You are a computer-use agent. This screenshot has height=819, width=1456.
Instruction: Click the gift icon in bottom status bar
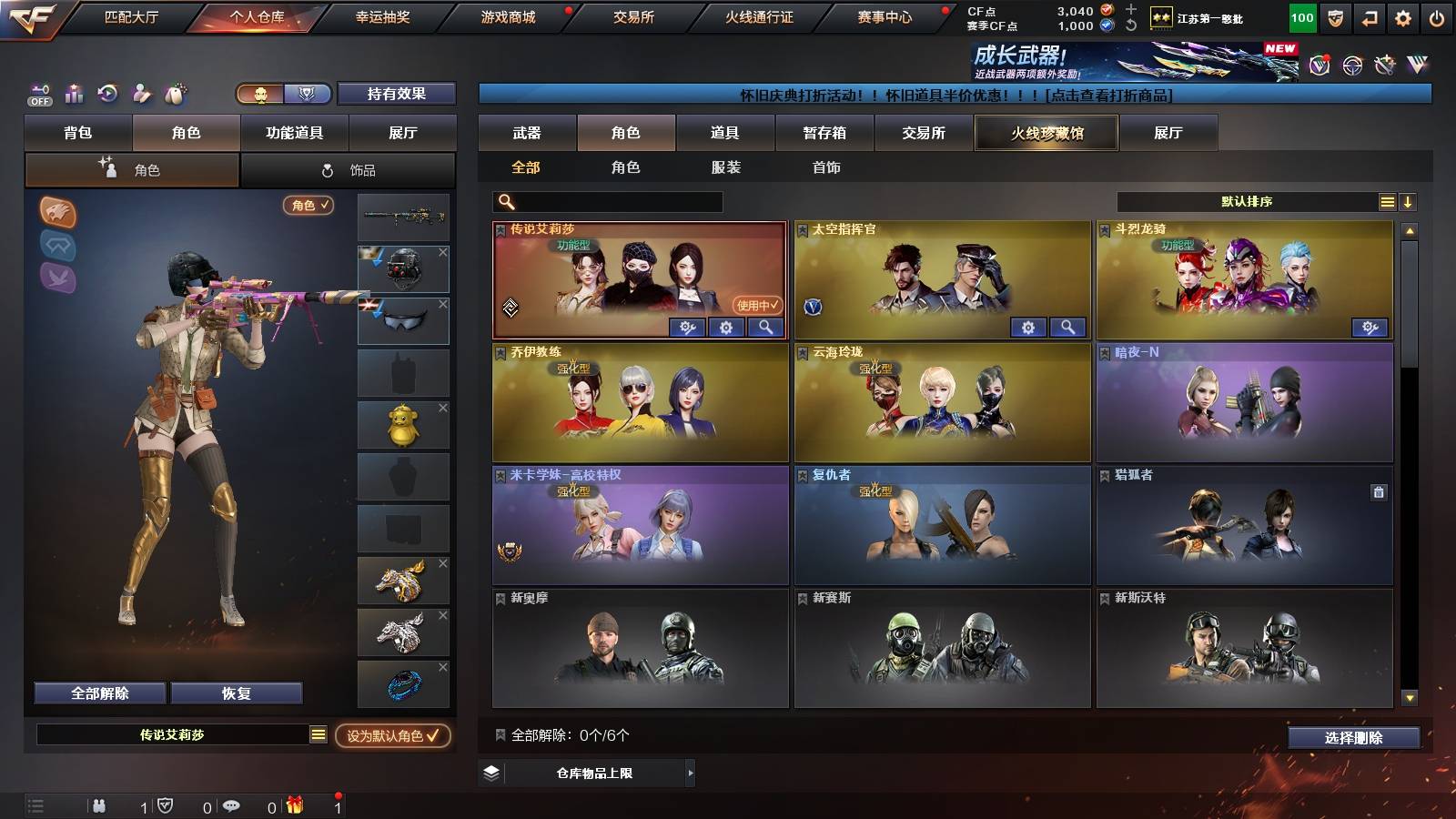coord(296,805)
